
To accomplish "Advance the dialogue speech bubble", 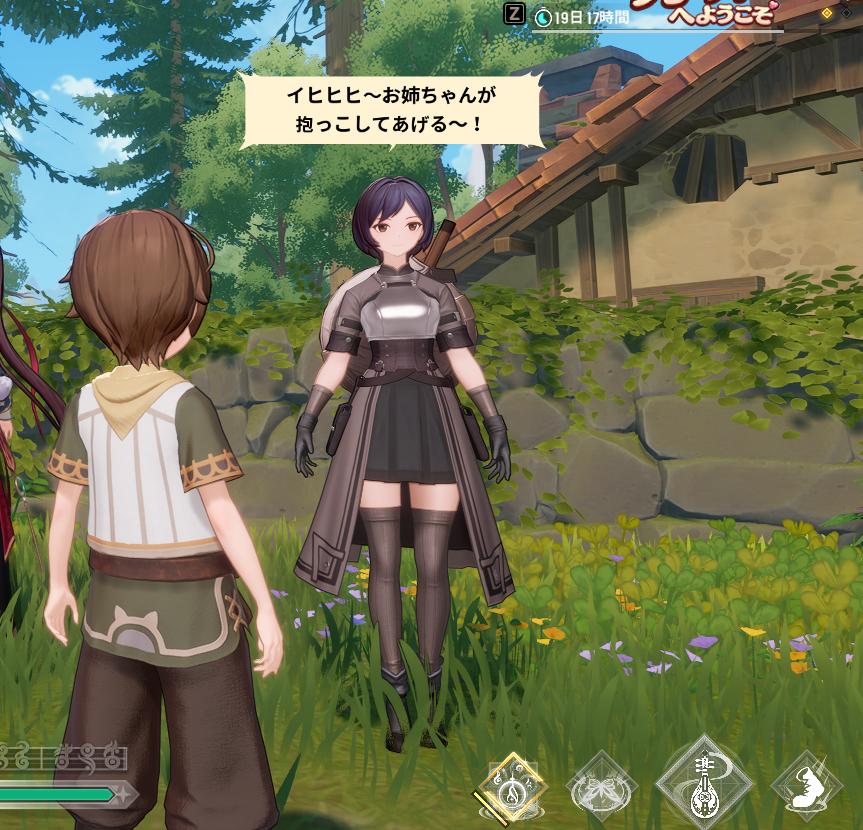I will click(x=391, y=111).
